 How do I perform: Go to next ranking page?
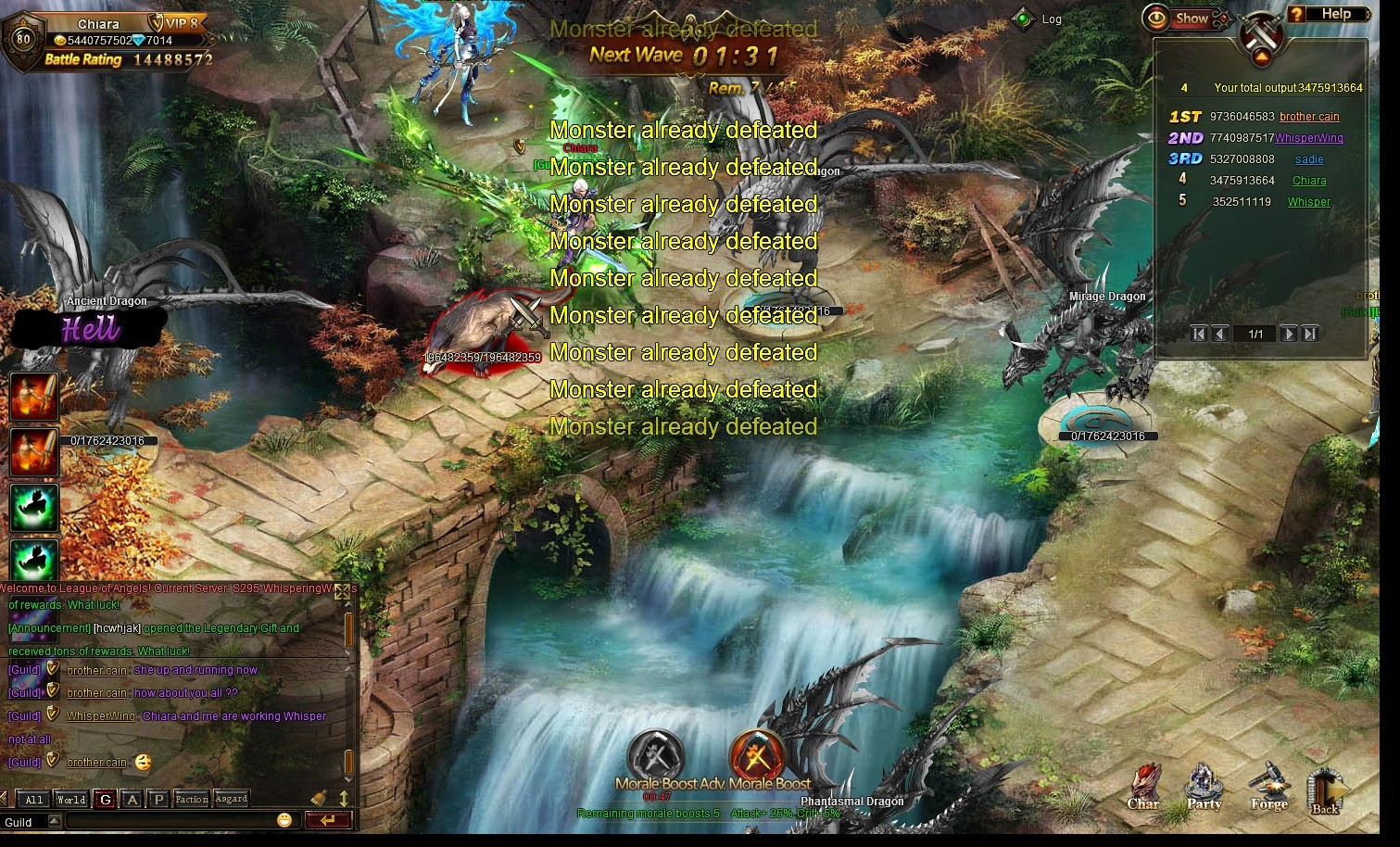pos(1288,334)
